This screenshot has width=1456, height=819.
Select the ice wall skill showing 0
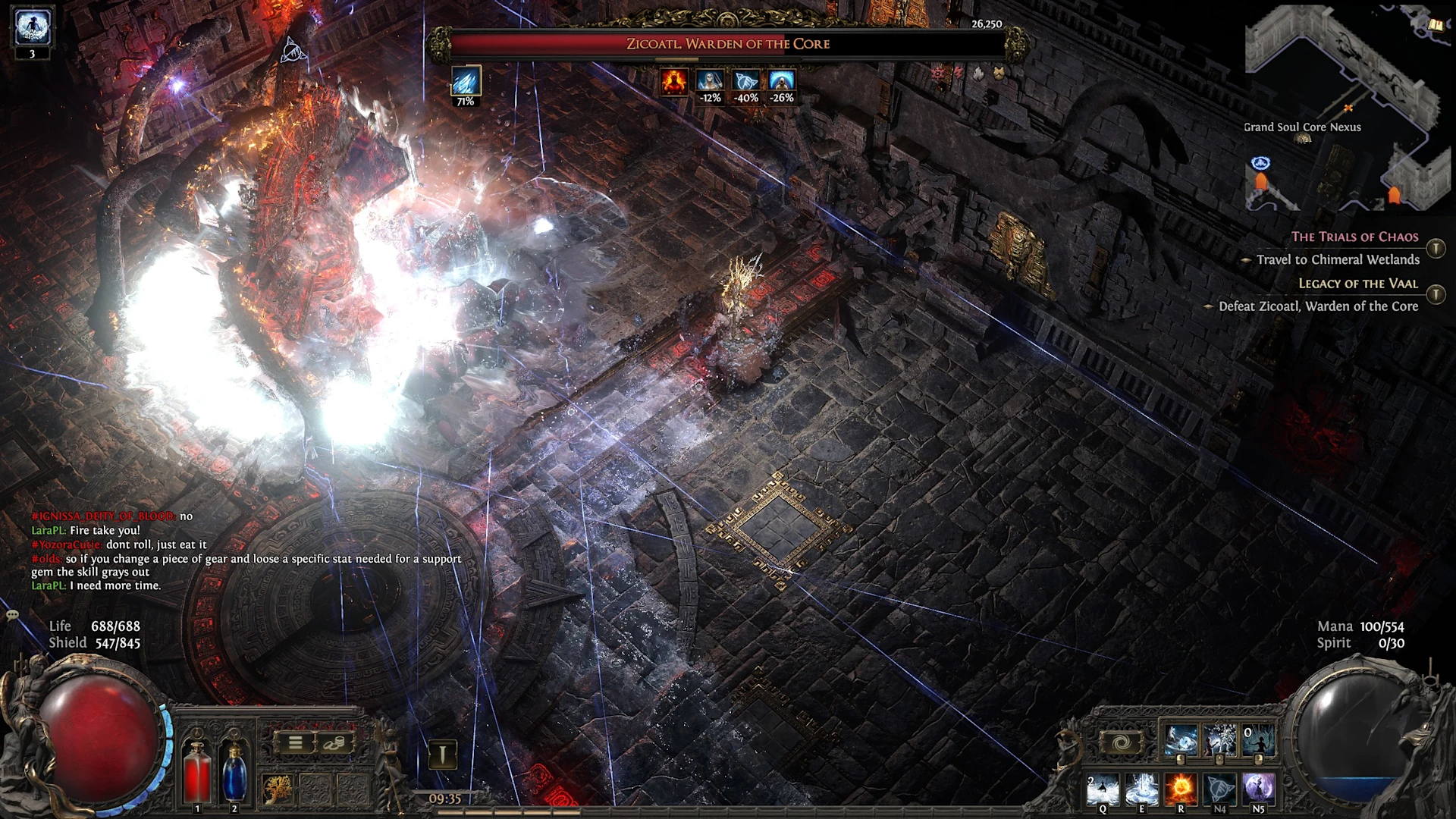[x=1258, y=739]
